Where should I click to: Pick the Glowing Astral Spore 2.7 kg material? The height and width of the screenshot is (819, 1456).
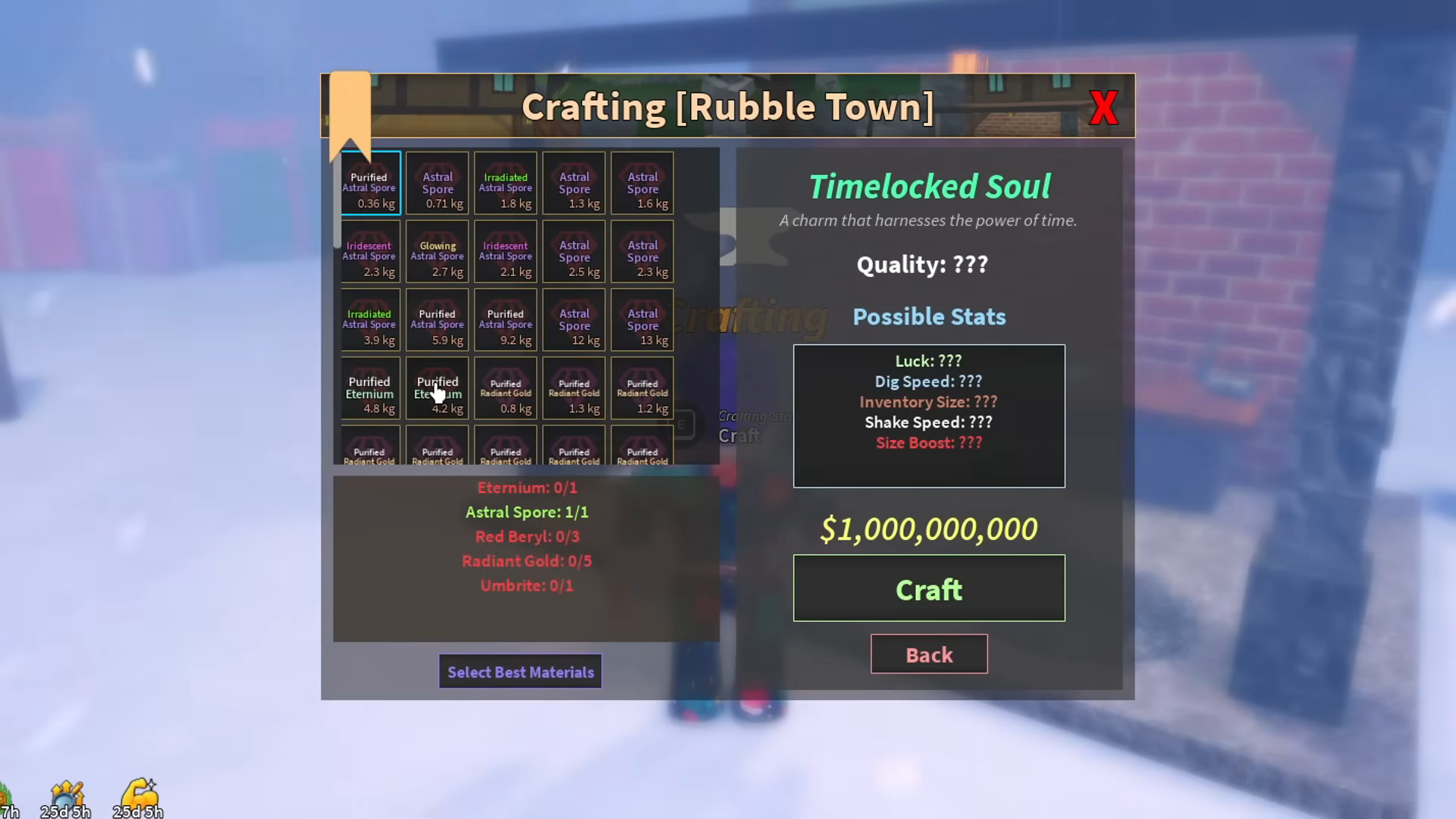click(x=438, y=252)
